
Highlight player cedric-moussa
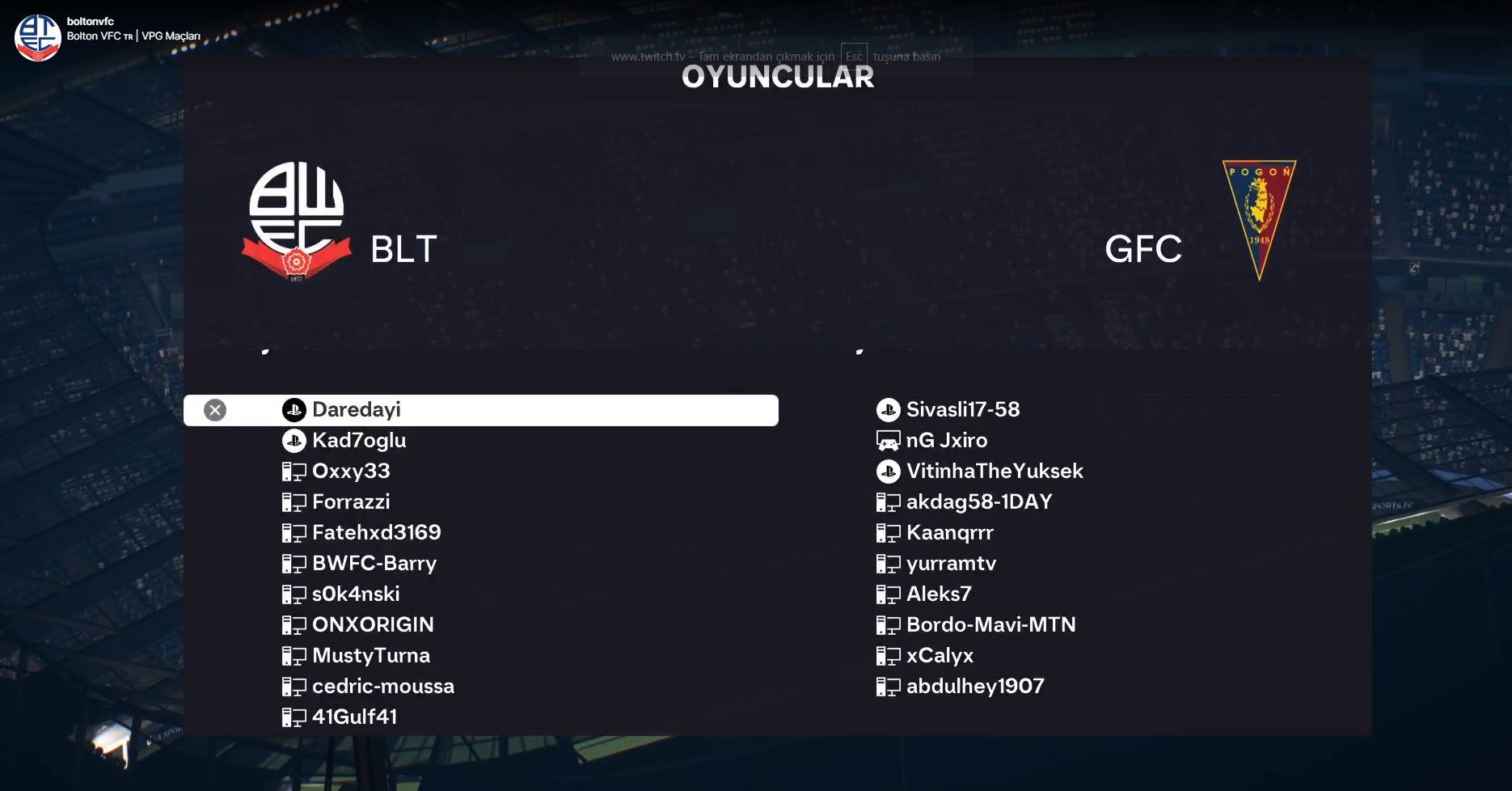(382, 687)
